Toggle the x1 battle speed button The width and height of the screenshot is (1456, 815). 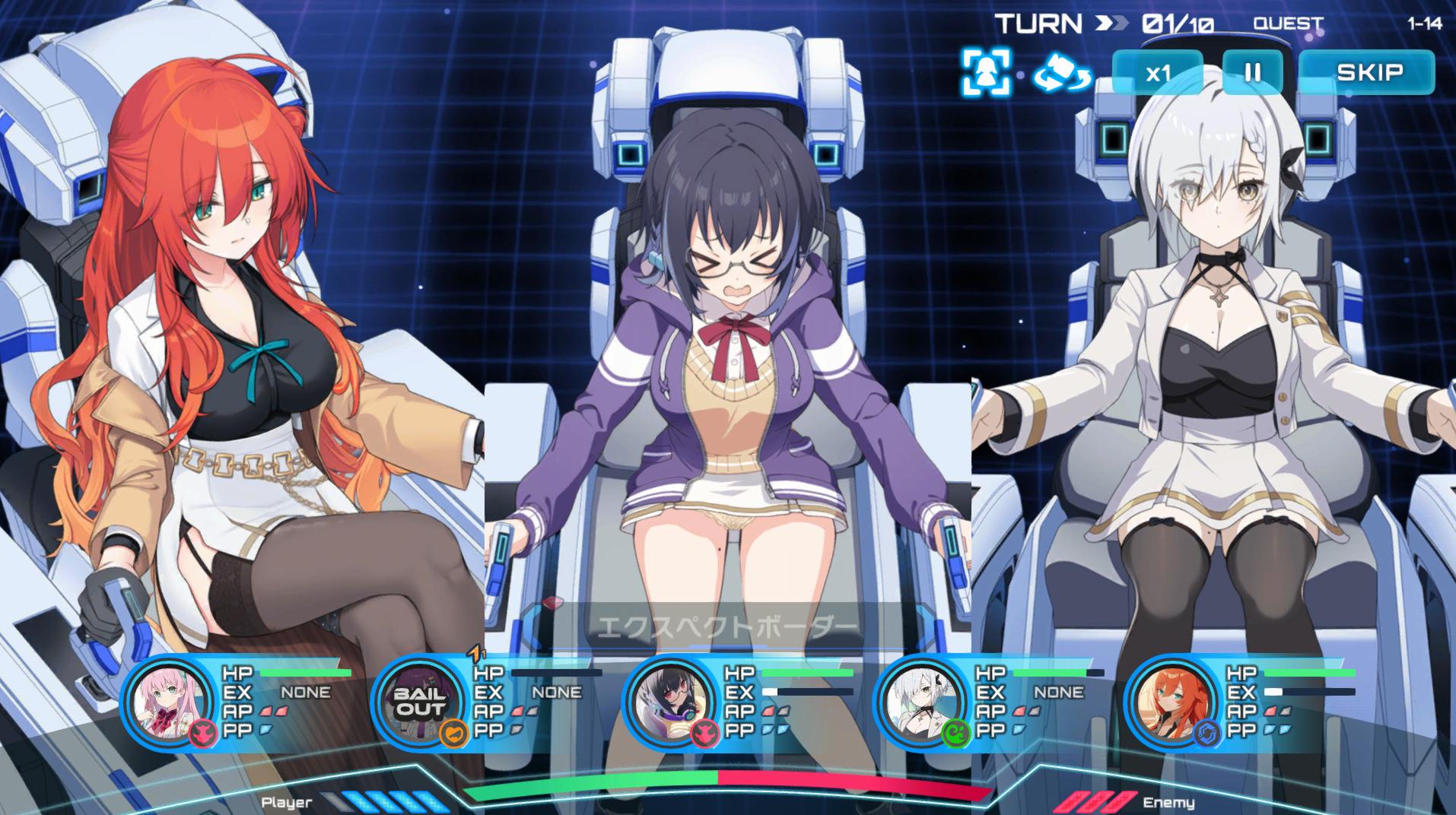pos(1158,73)
